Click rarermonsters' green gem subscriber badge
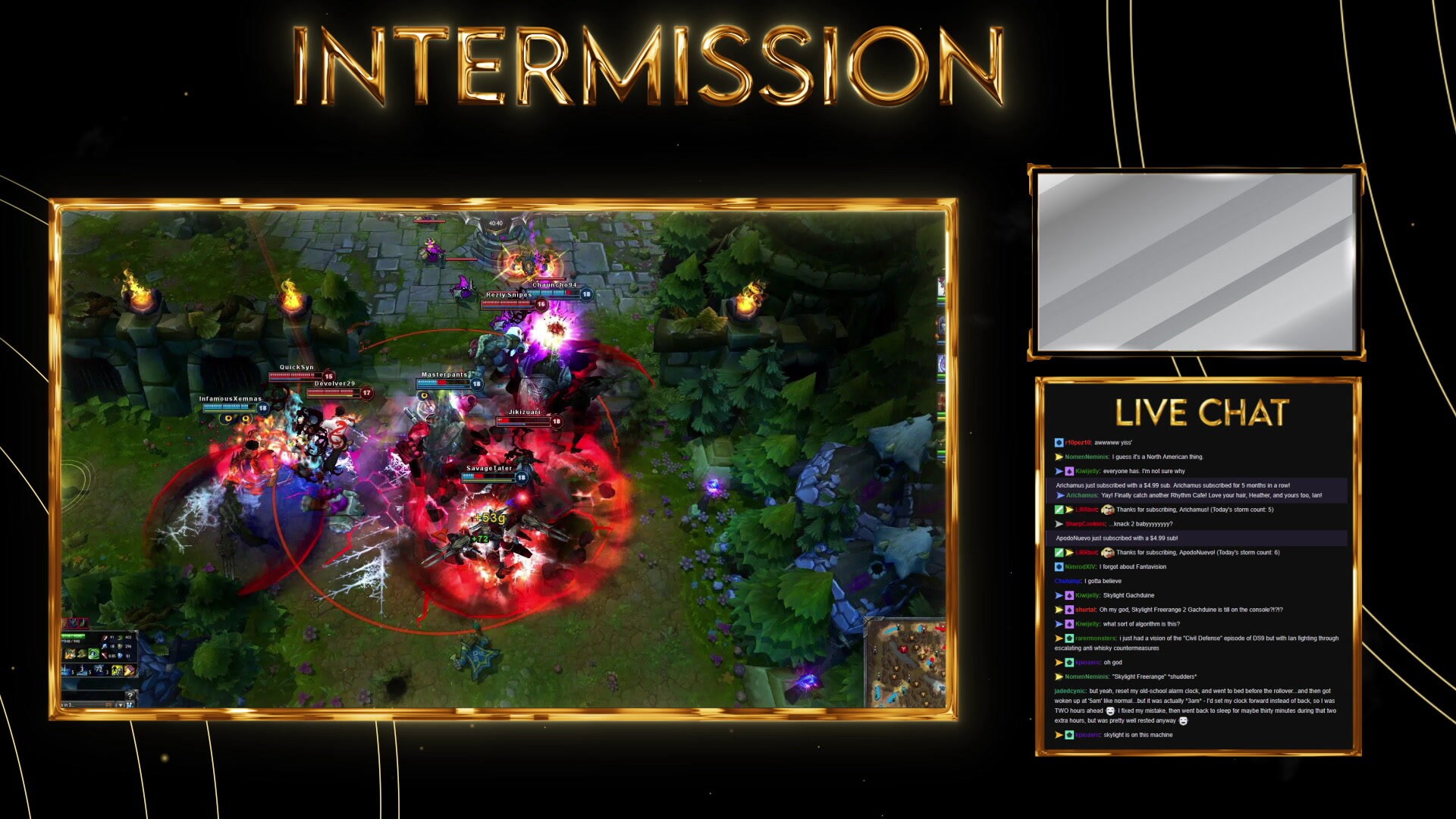The image size is (1456, 819). coord(1069,638)
